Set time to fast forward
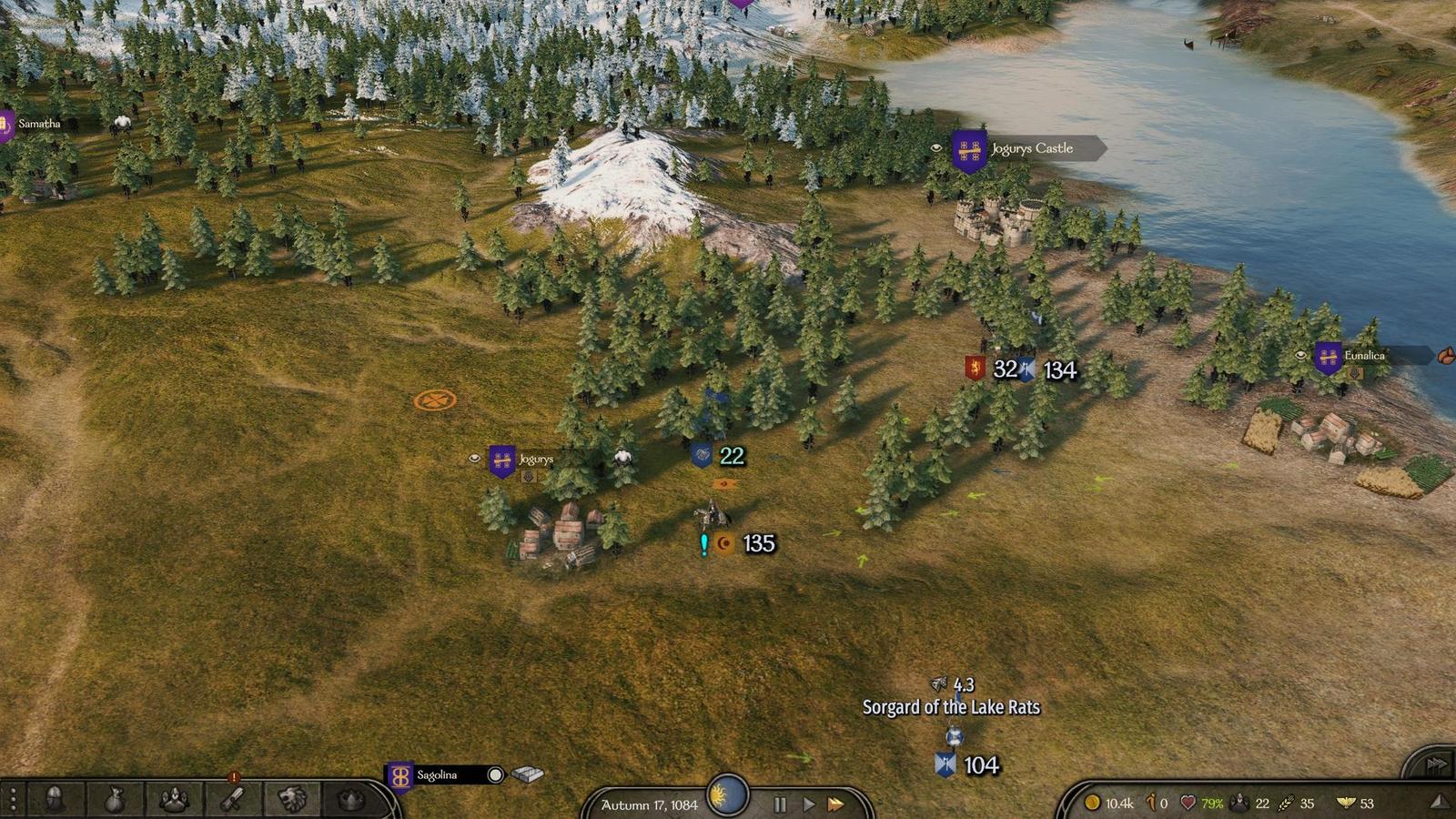1456x819 pixels. point(835,804)
